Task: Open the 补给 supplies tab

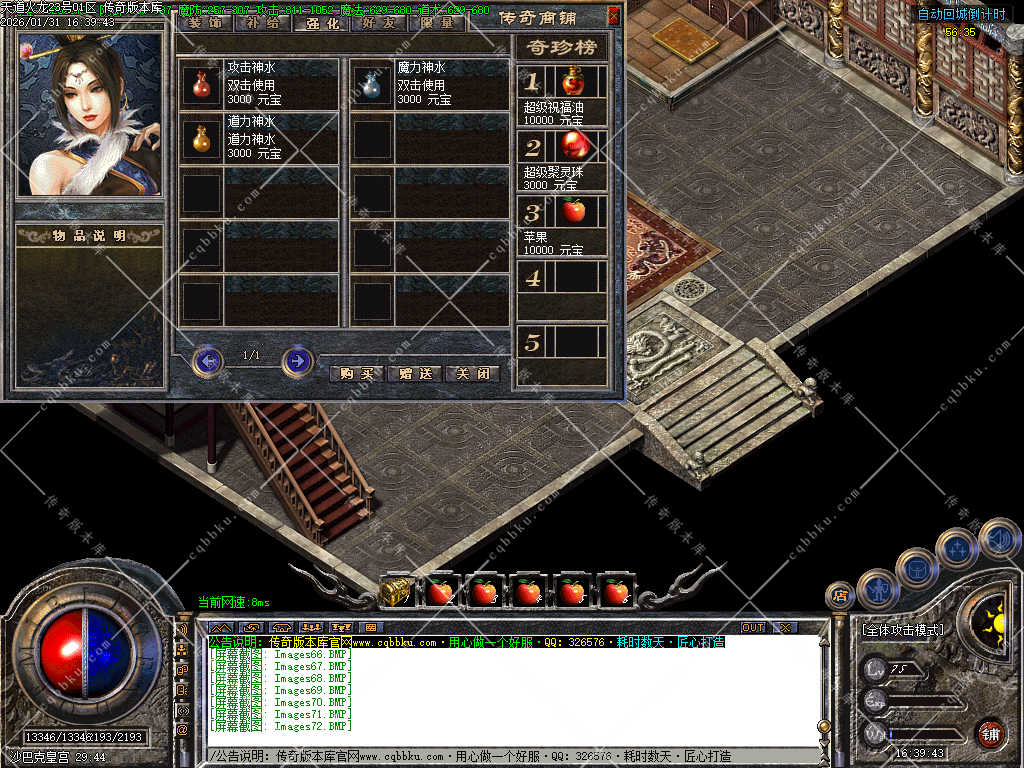Action: click(x=262, y=22)
